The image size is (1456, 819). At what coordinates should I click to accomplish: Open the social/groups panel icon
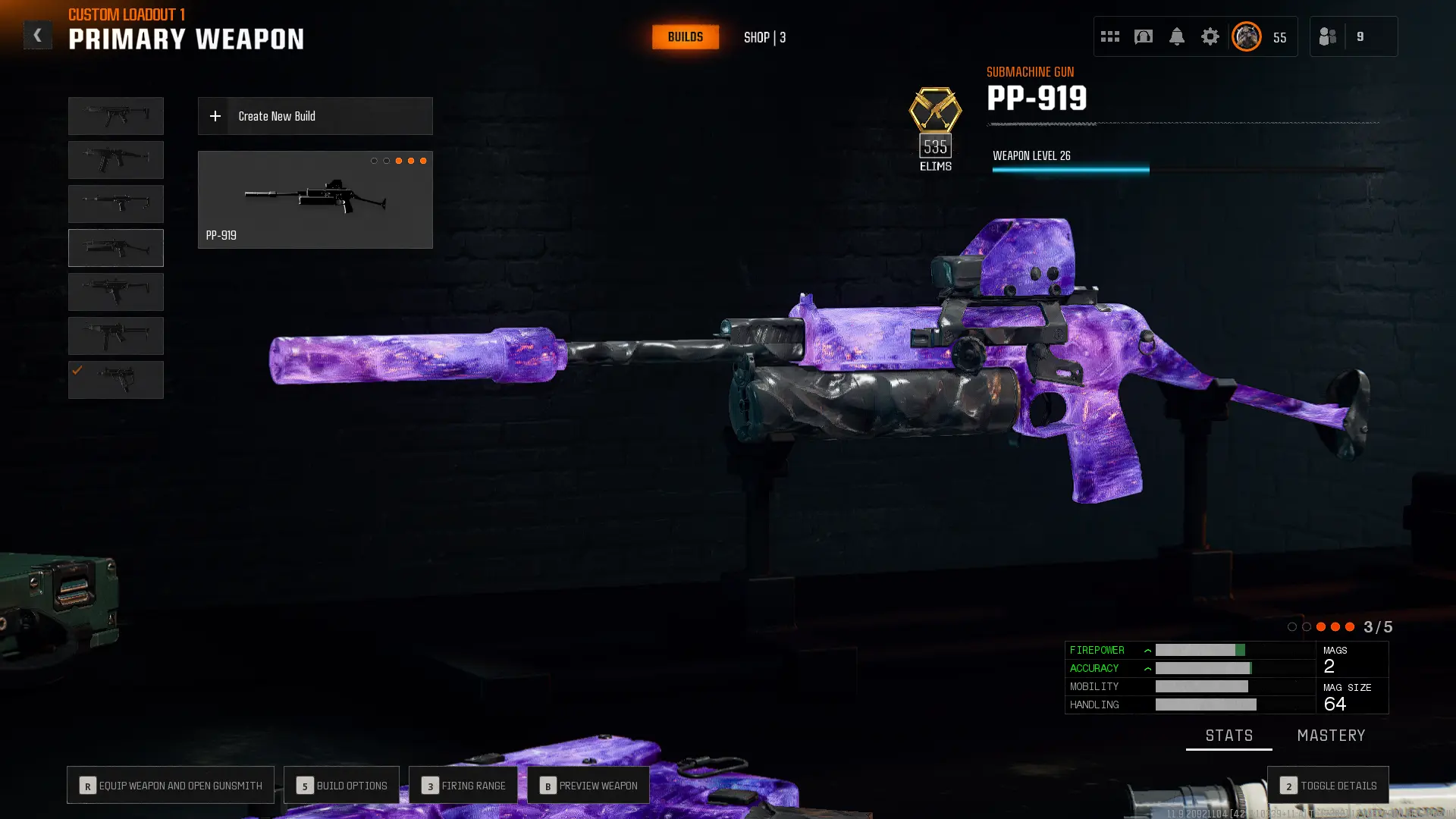point(1328,36)
